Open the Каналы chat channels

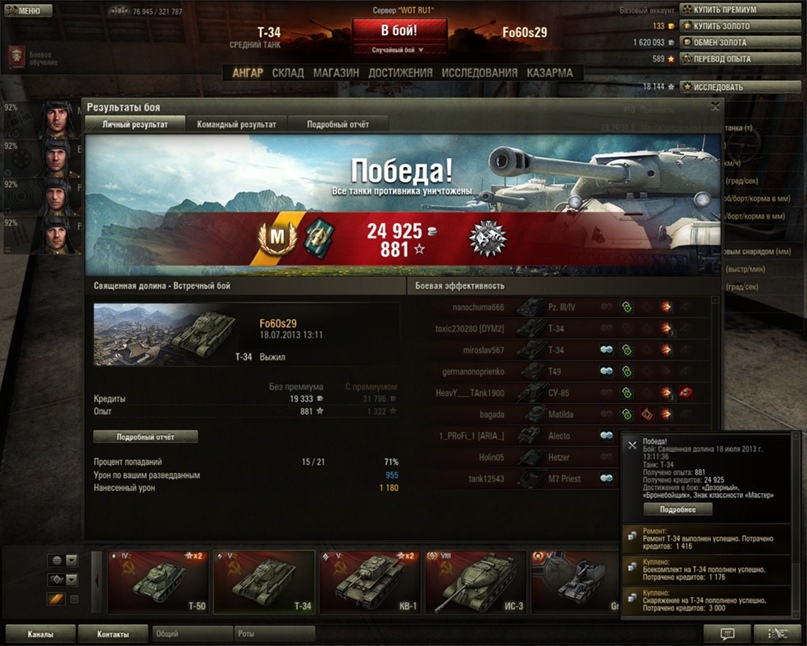point(41,634)
